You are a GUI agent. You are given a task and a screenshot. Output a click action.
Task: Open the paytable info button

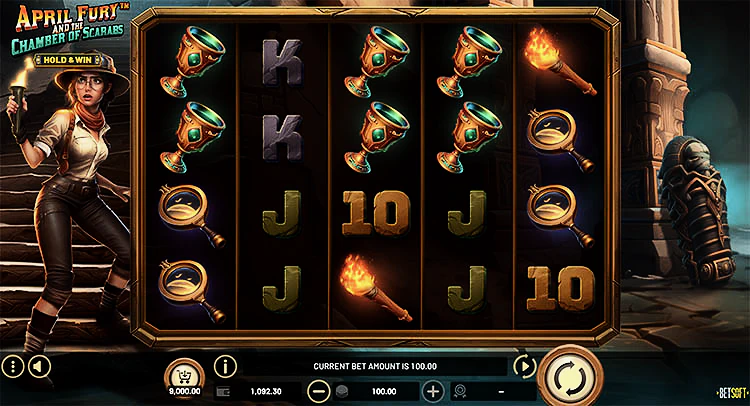(225, 366)
